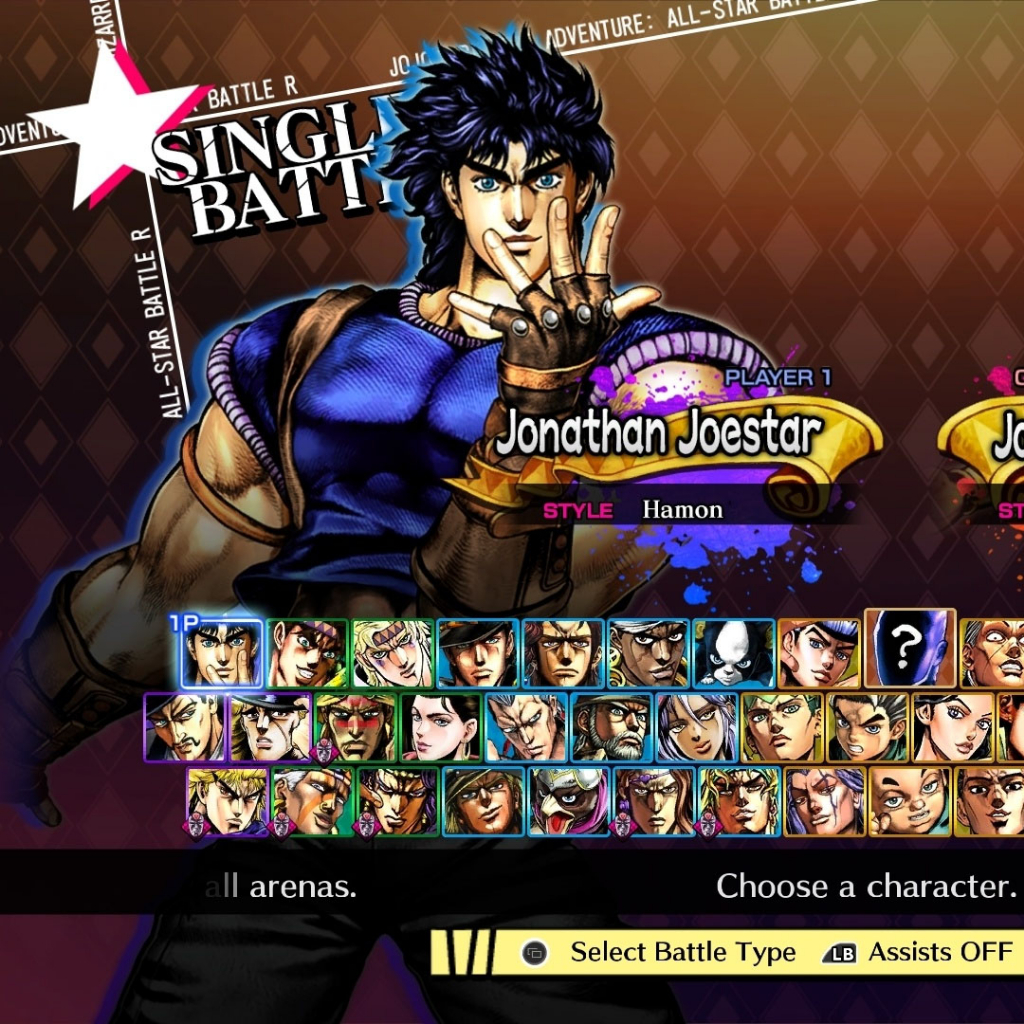Image resolution: width=1024 pixels, height=1024 pixels.
Task: Pick Pet Shop the falcon
Action: 569,800
